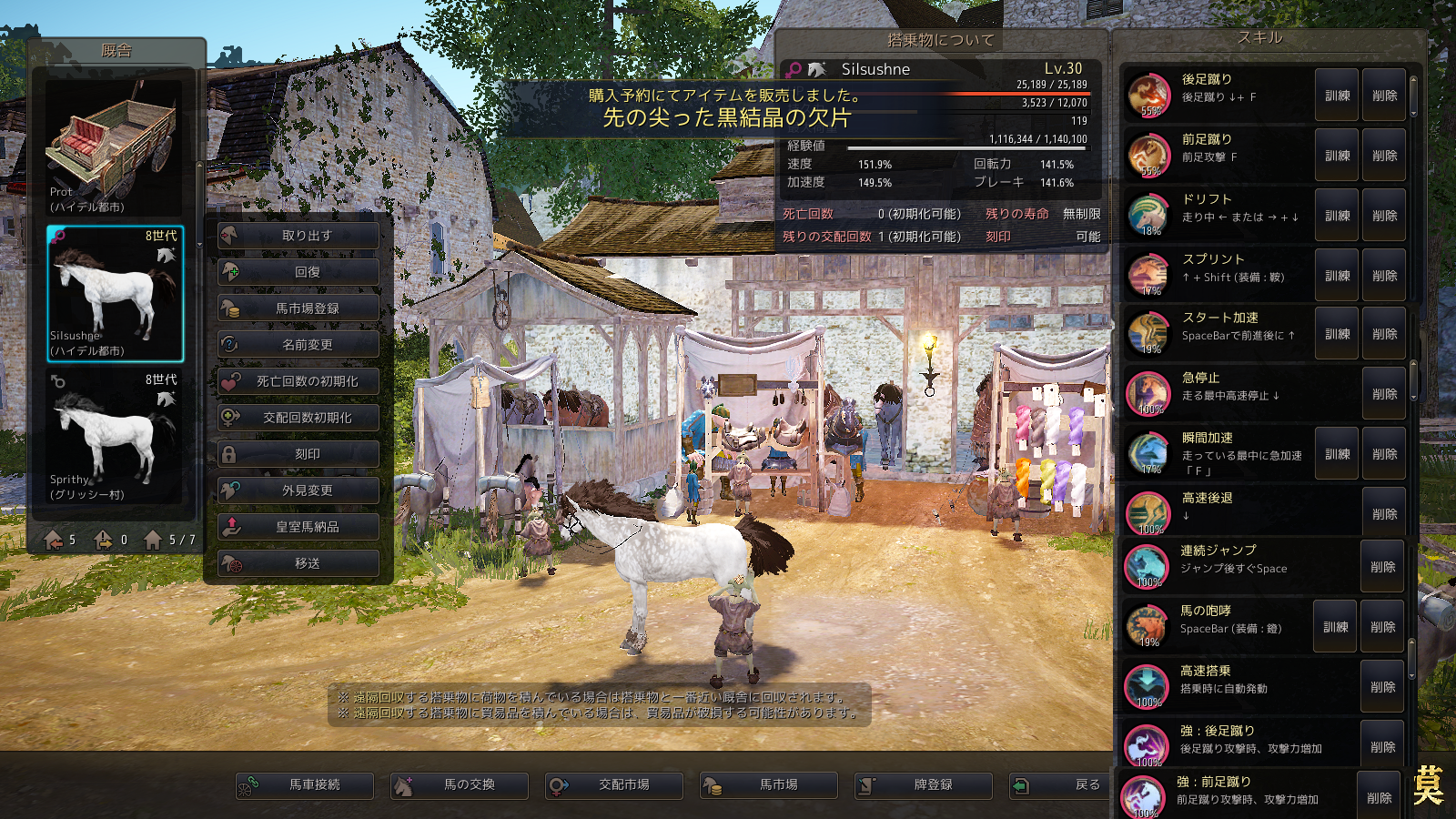Reset death count with 死亡回数の初期化
Image resolution: width=1456 pixels, height=819 pixels.
click(x=298, y=381)
